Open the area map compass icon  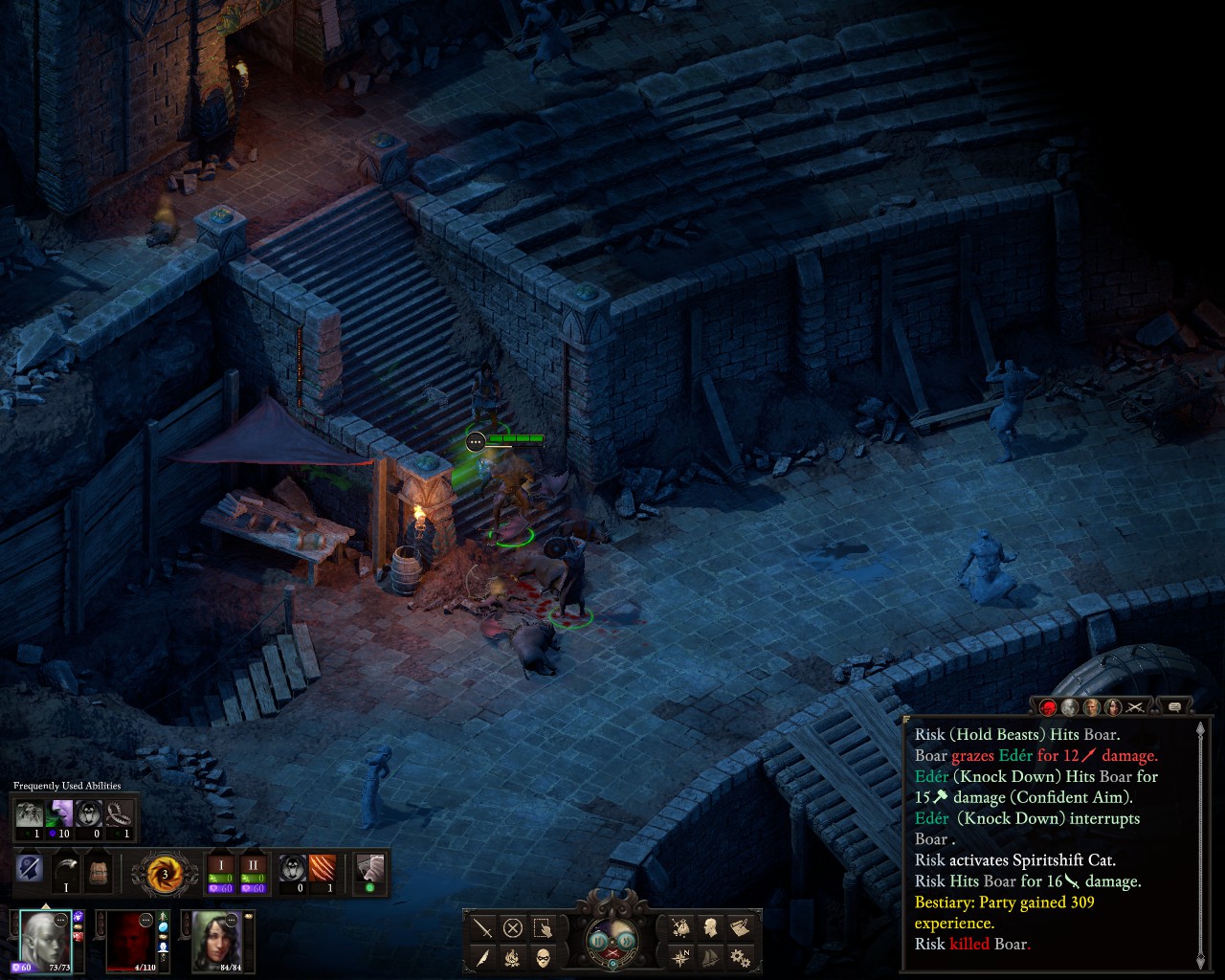[680, 957]
